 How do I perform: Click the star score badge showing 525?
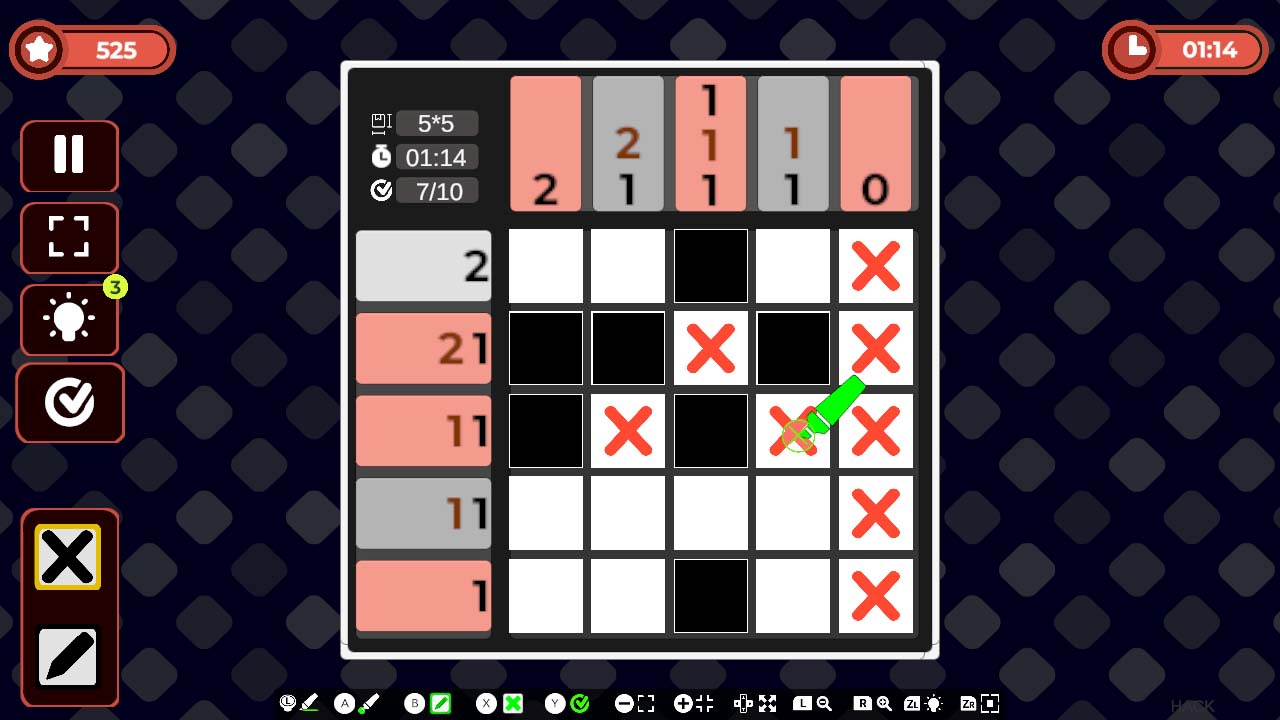coord(92,48)
